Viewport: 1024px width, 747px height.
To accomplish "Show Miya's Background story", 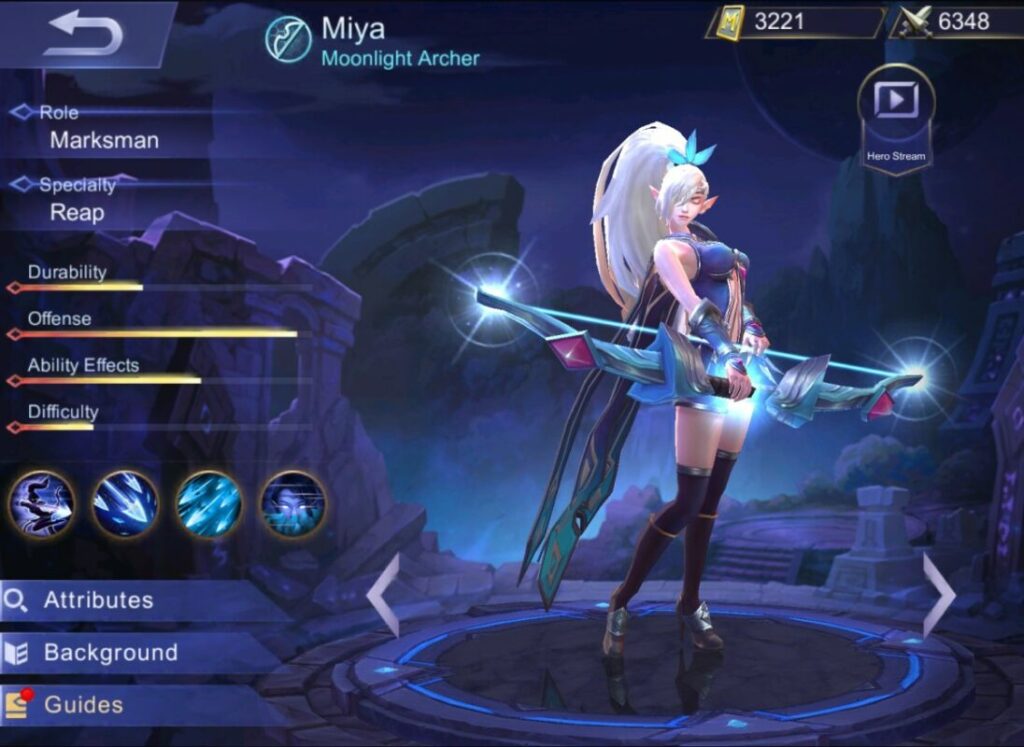I will (x=110, y=653).
